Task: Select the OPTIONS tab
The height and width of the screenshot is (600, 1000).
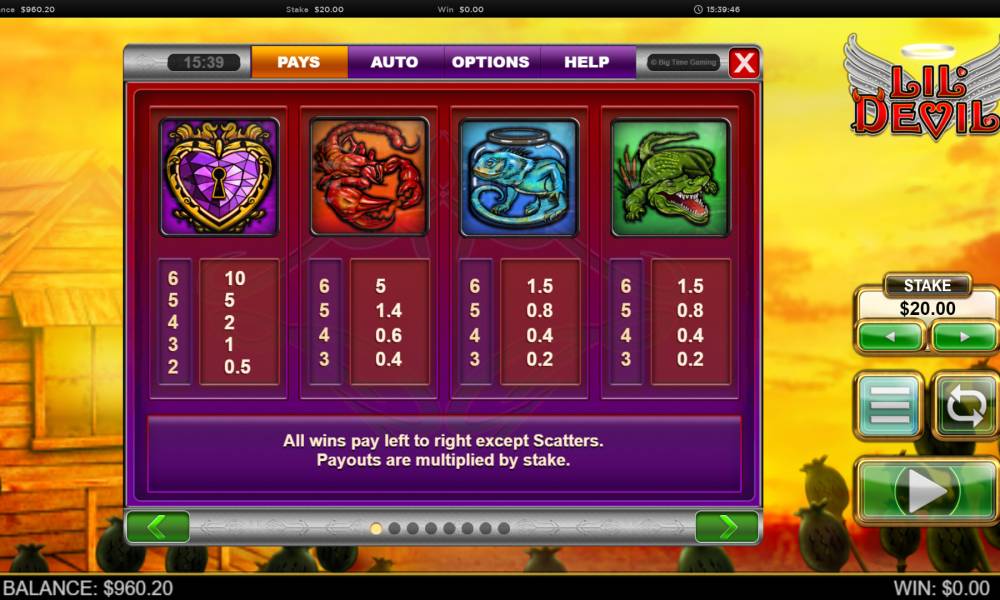Action: point(490,62)
